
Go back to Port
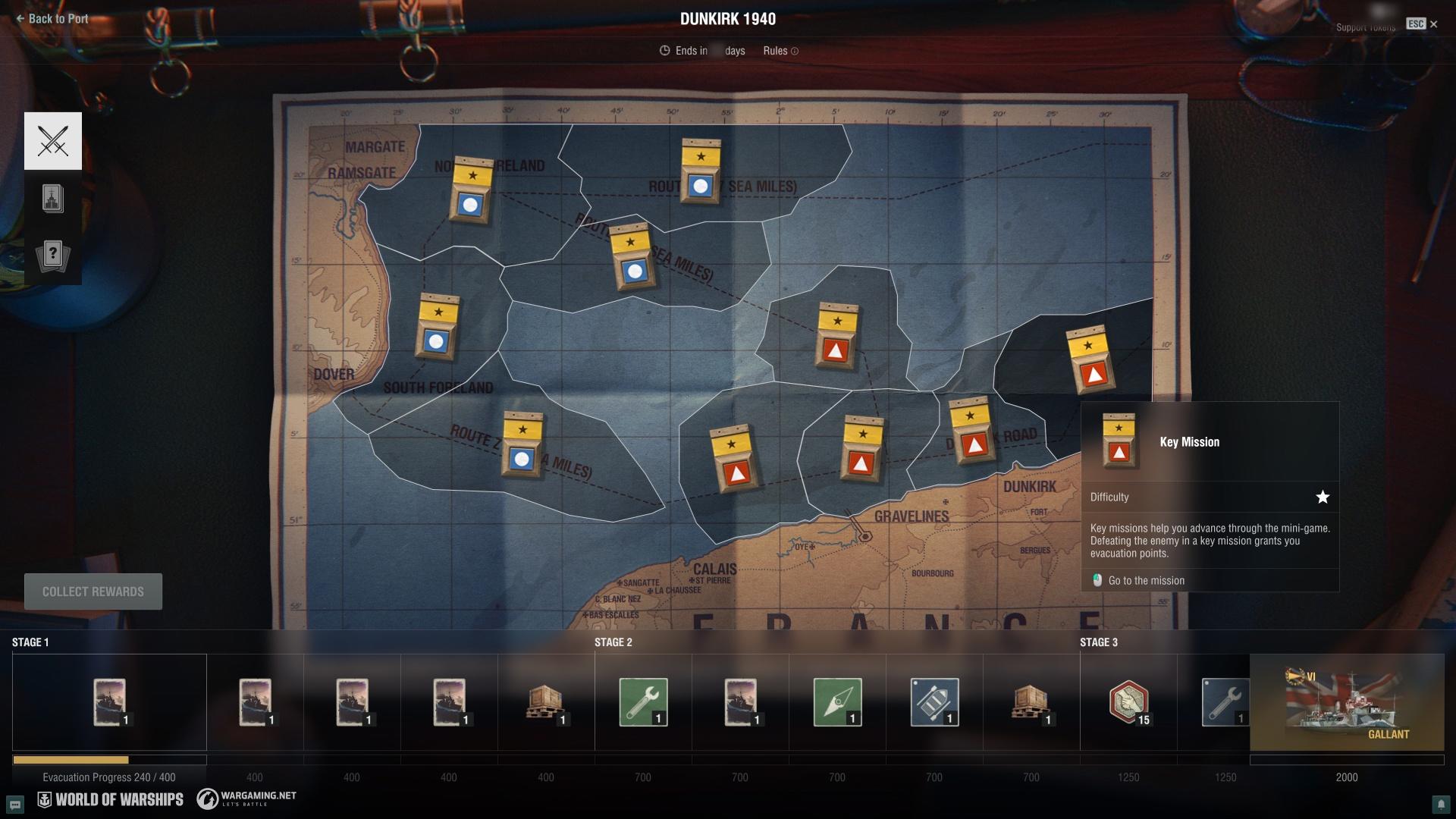pyautogui.click(x=52, y=19)
